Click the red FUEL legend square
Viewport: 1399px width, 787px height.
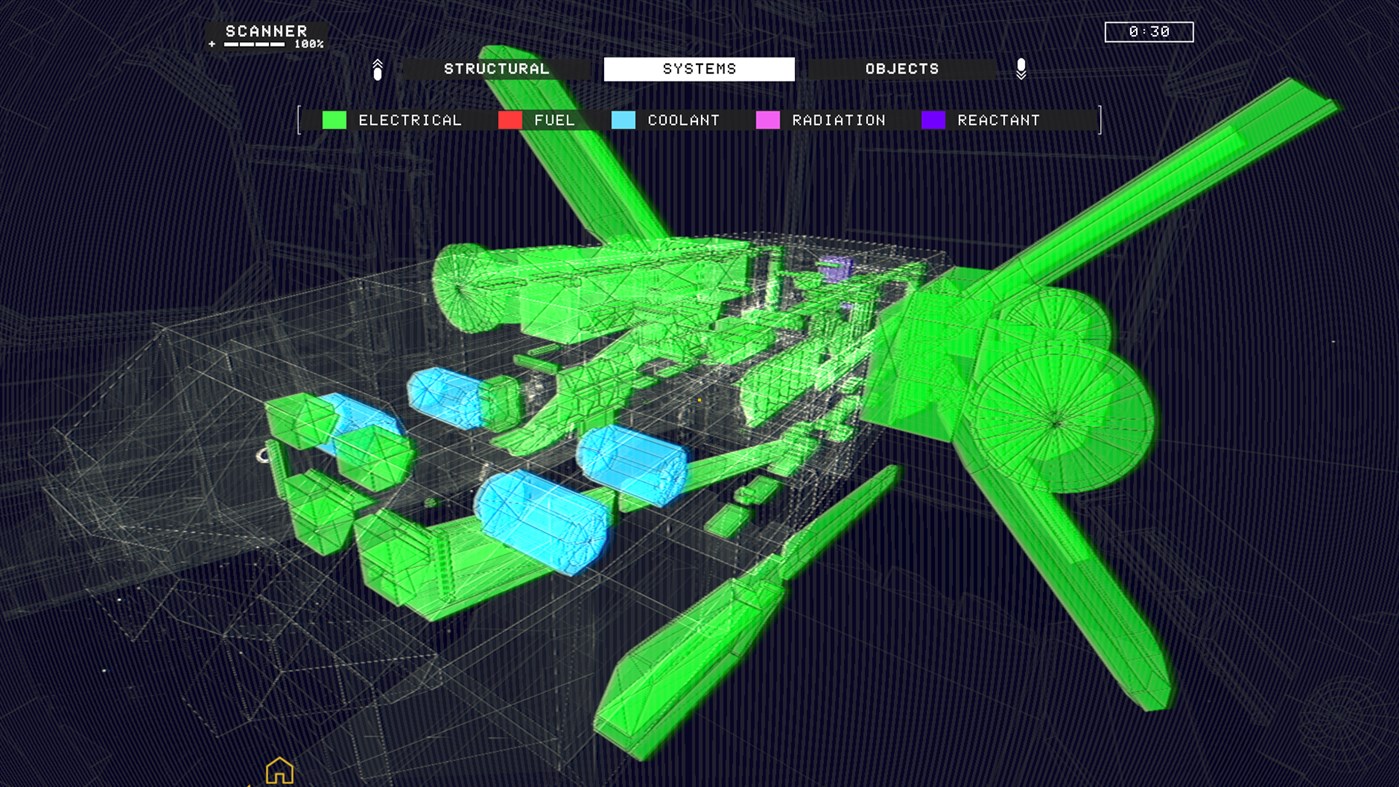[x=508, y=119]
